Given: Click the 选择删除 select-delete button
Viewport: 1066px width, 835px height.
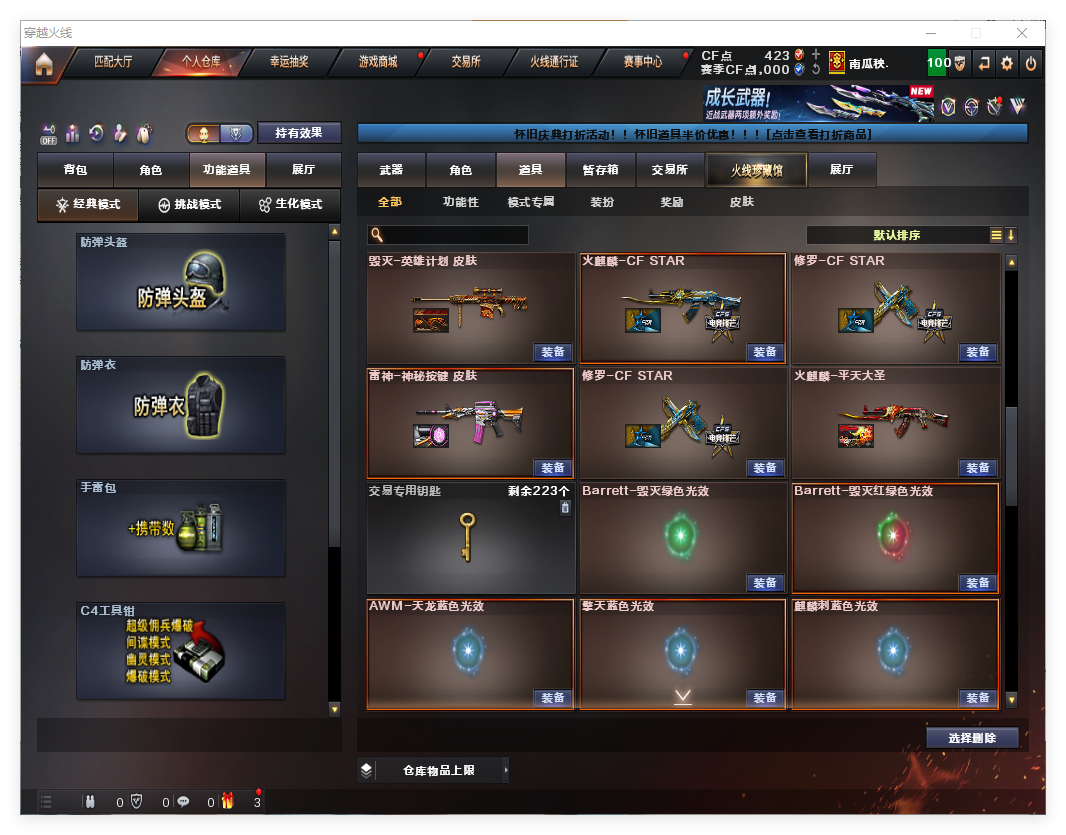Looking at the screenshot, I should [971, 738].
